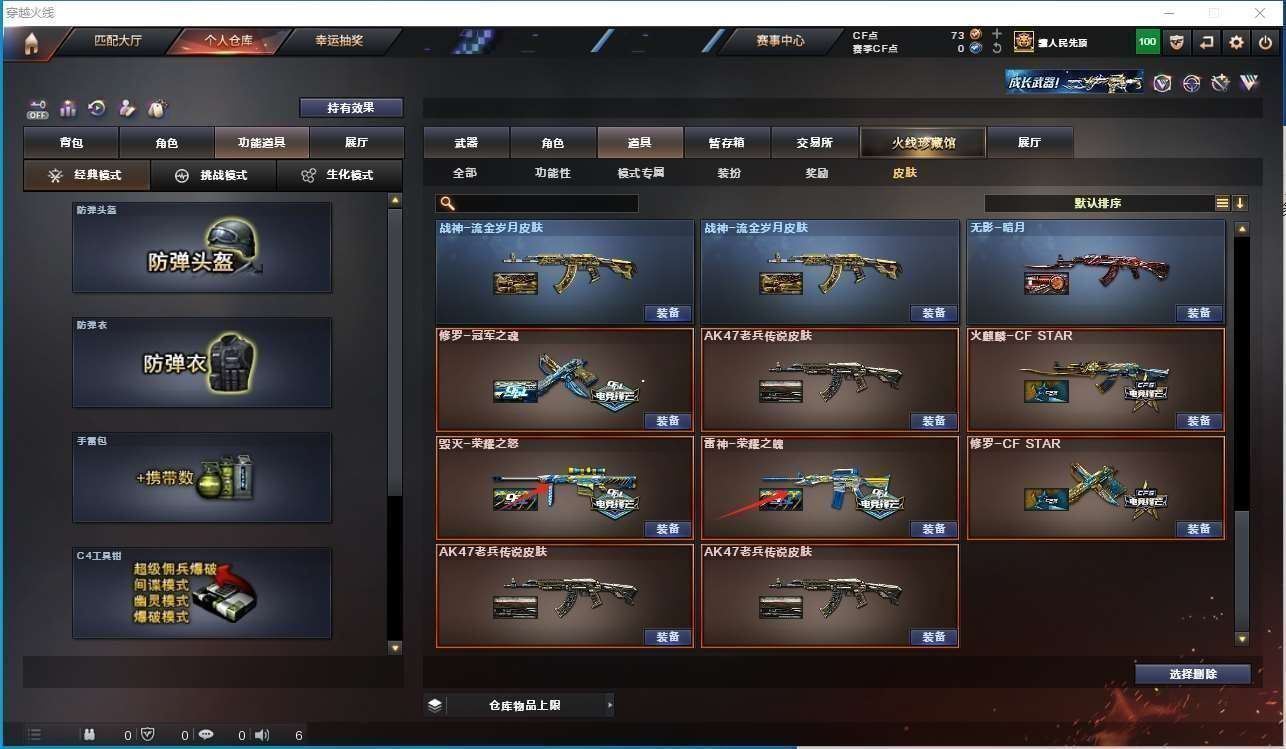Select the 防弹衣 body armor item
The image size is (1286, 749).
(x=202, y=362)
